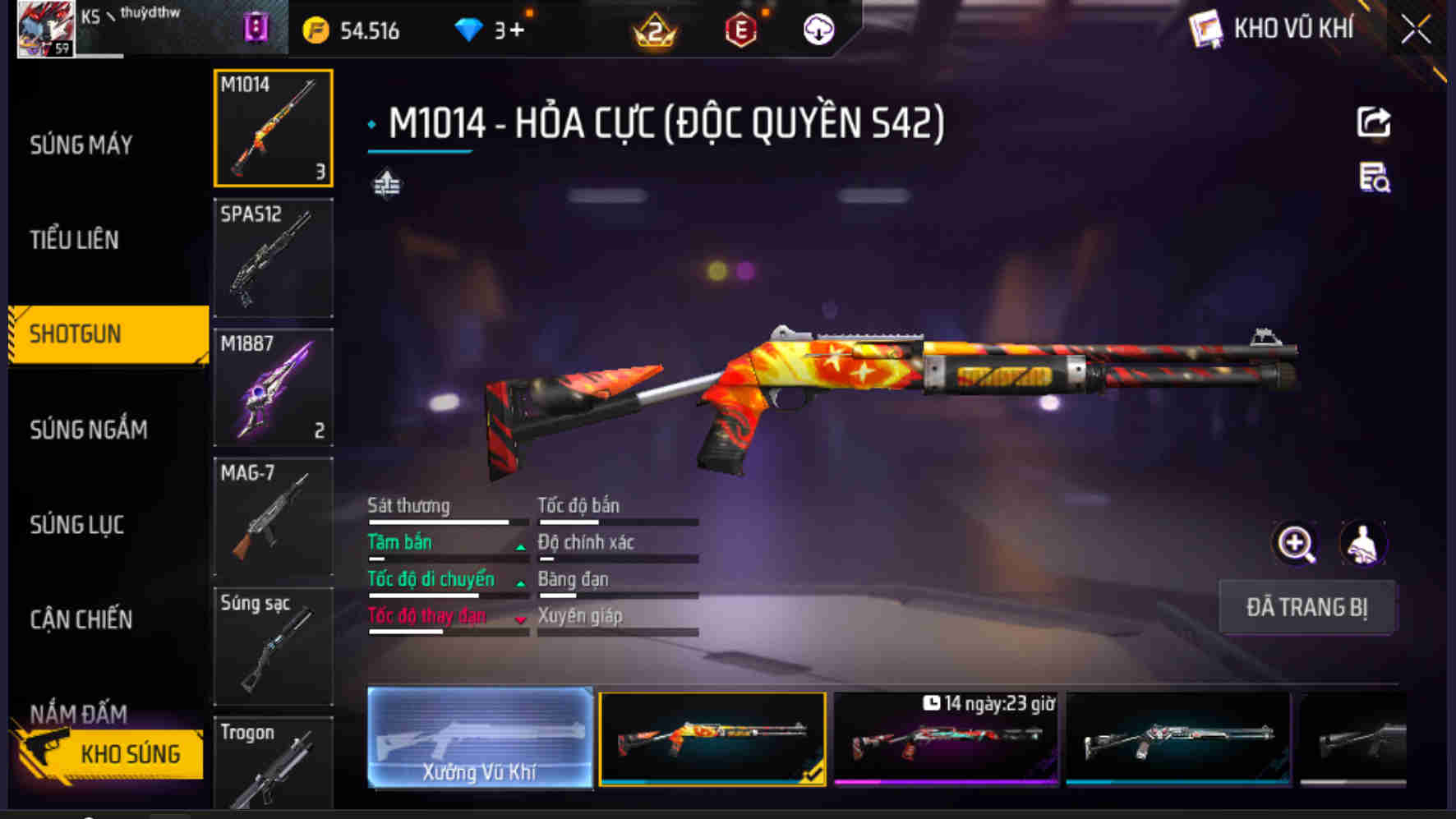1456x819 pixels.
Task: Show the Súng Lục category
Action: (77, 525)
